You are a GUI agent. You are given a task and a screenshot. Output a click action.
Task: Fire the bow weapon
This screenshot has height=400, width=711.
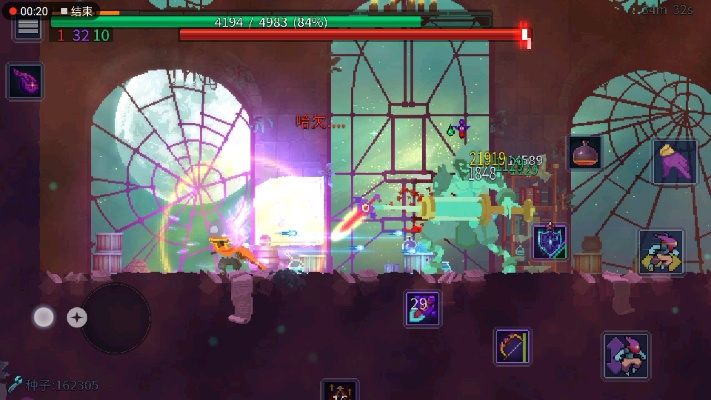pos(512,346)
